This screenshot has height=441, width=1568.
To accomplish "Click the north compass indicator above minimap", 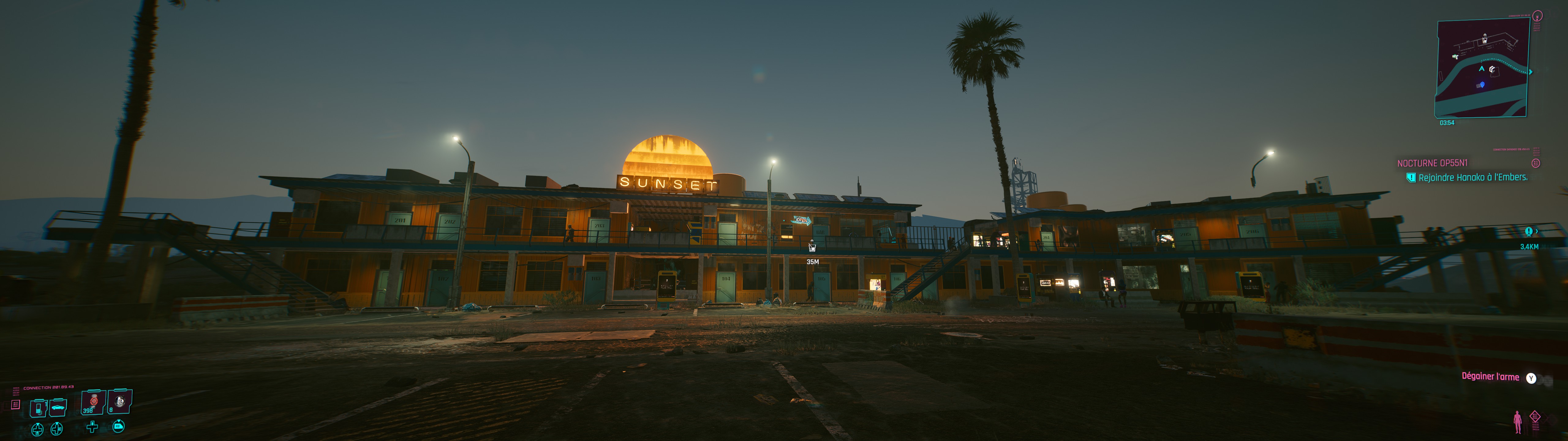I will [x=1537, y=16].
